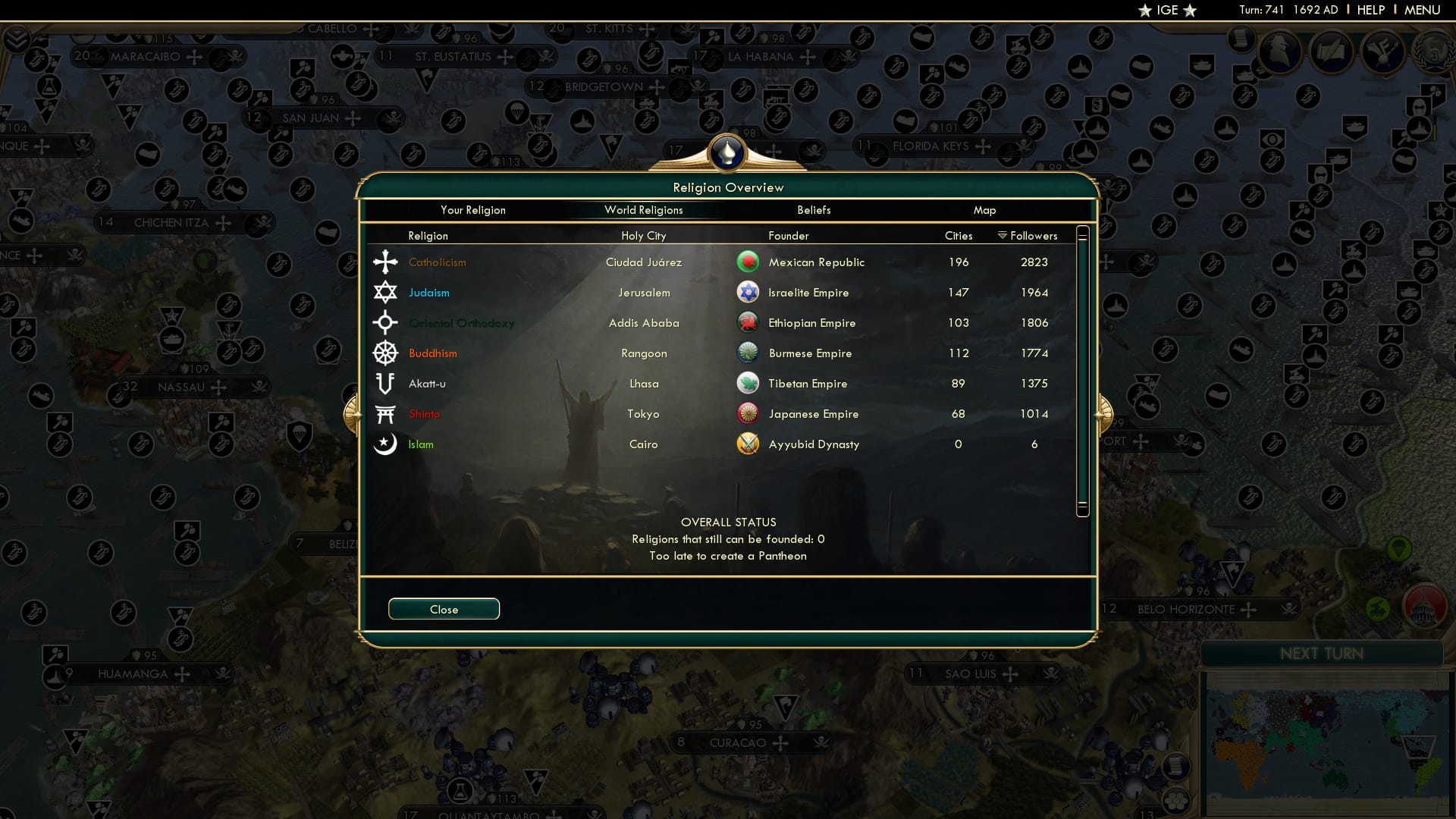Switch to the Map tab

pyautogui.click(x=984, y=210)
